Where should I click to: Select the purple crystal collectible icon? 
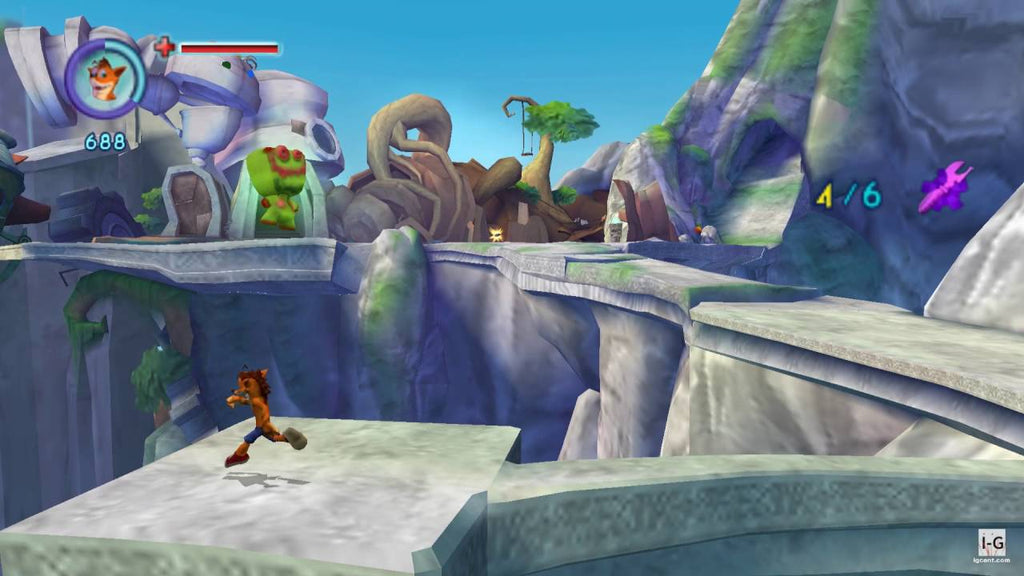pos(944,186)
